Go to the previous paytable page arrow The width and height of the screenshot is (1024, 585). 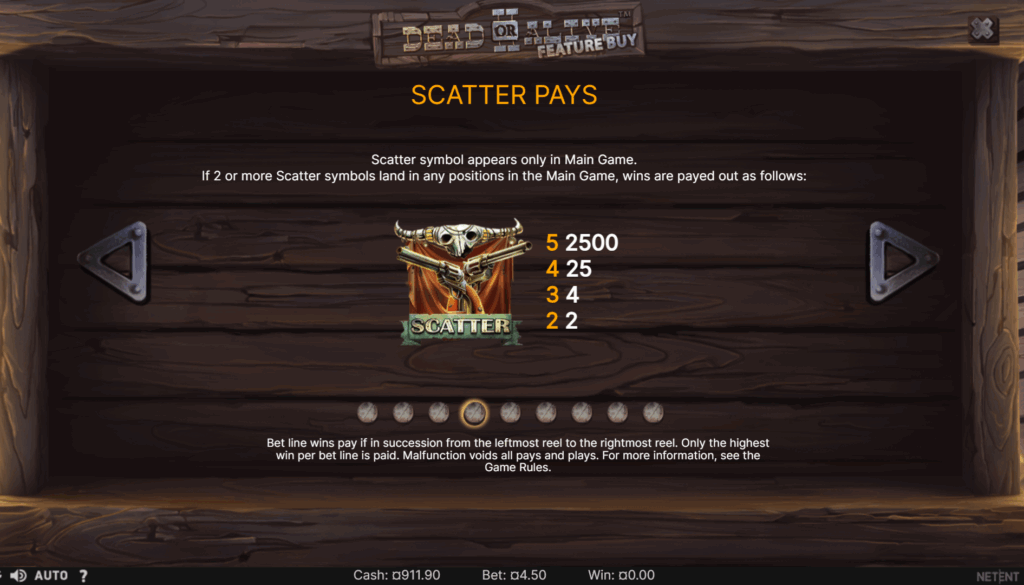pos(116,262)
